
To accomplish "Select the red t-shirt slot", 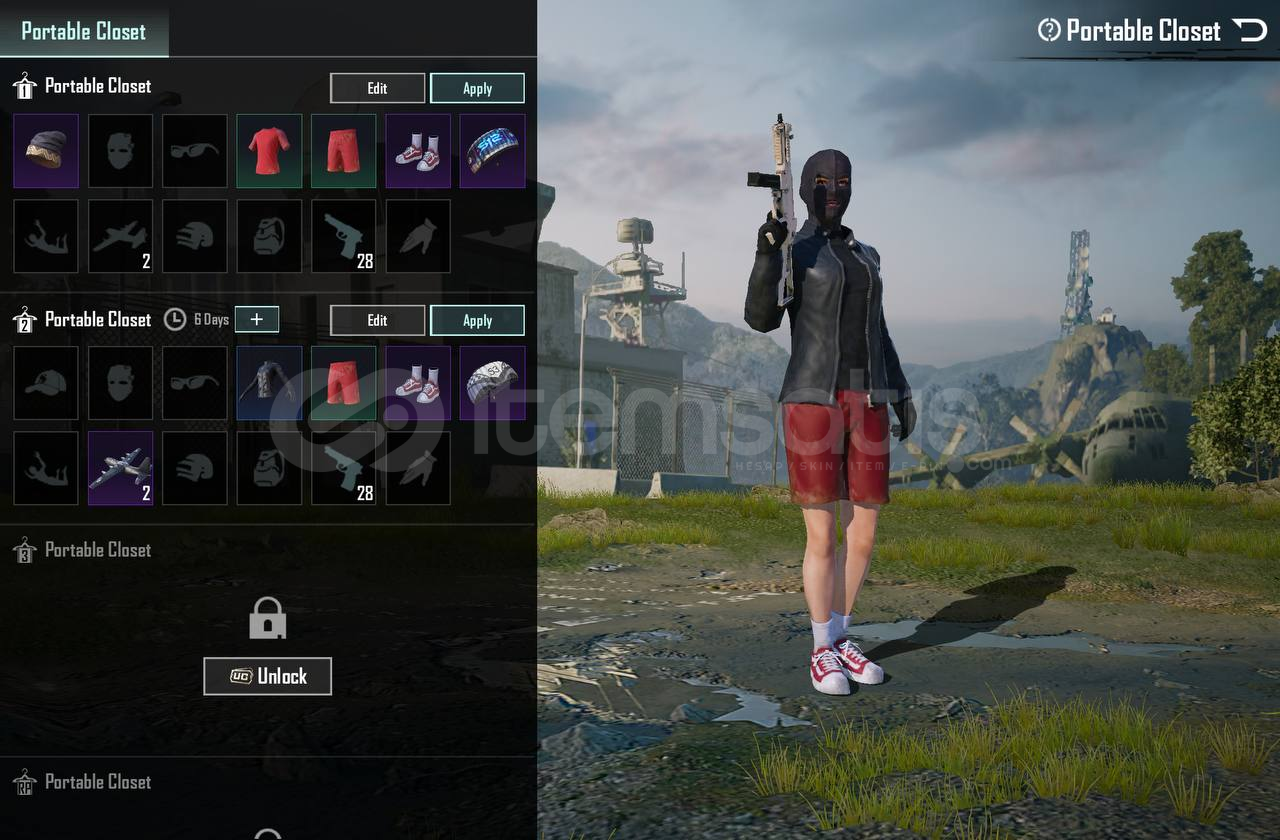I will point(269,151).
